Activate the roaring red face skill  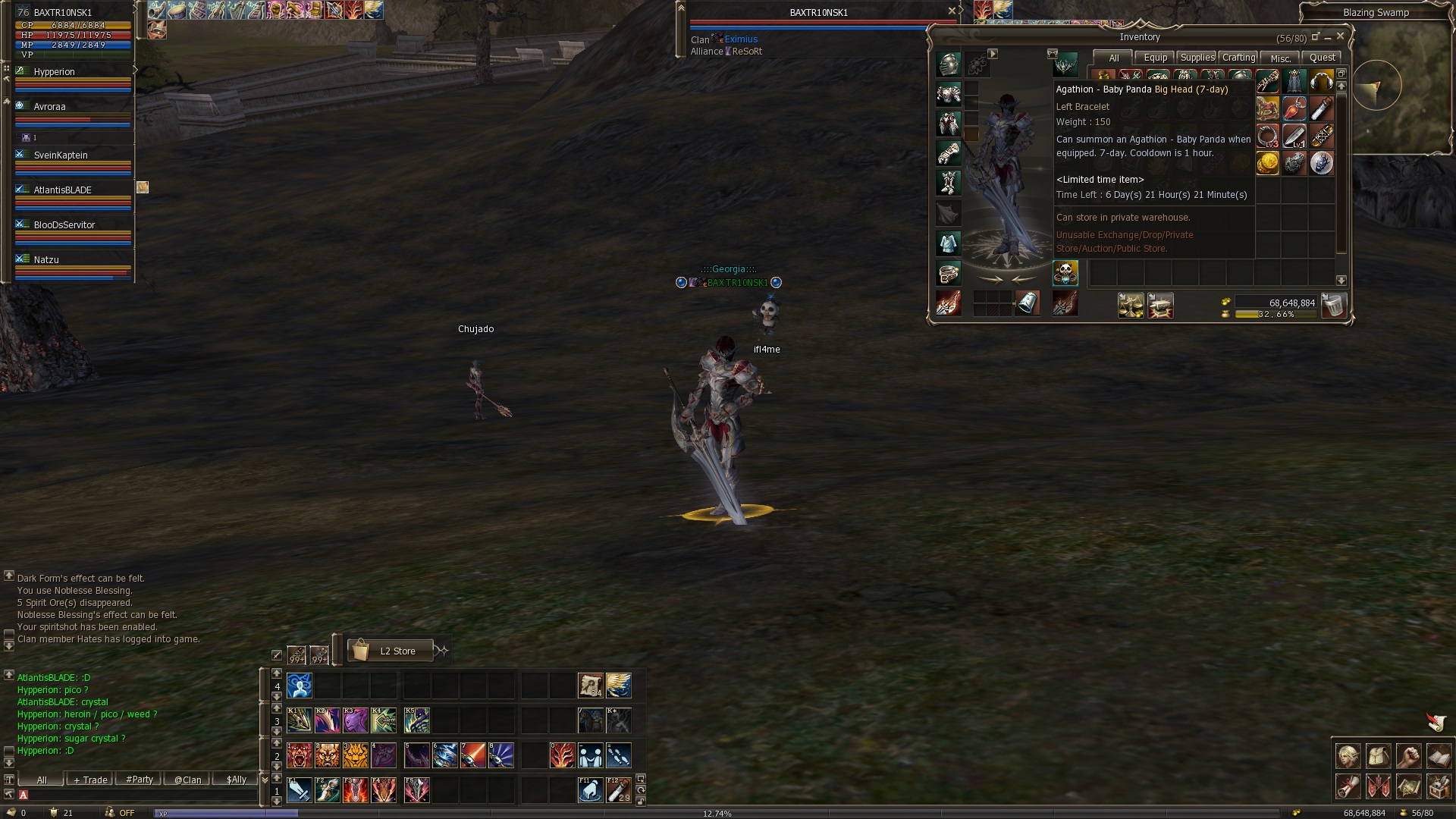click(x=300, y=755)
